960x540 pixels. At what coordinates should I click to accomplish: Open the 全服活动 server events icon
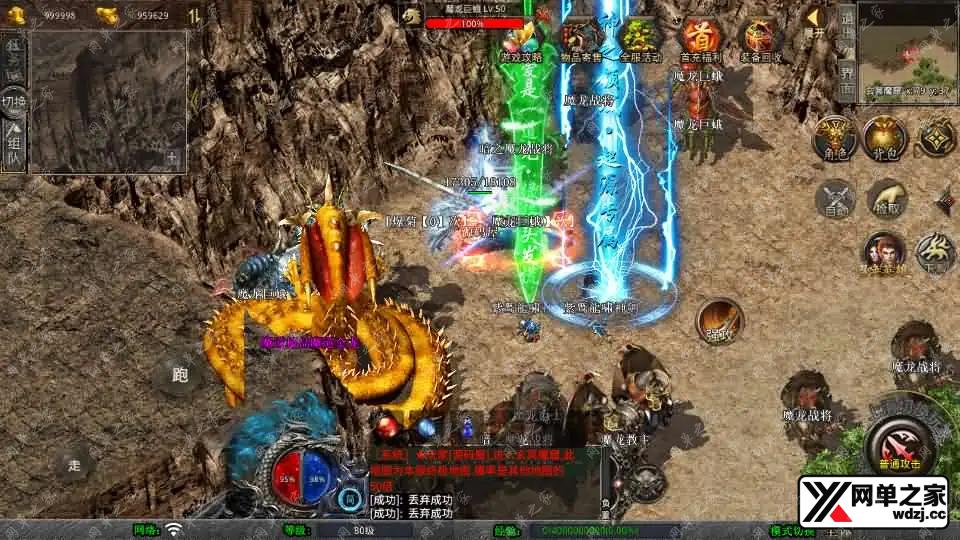click(640, 42)
